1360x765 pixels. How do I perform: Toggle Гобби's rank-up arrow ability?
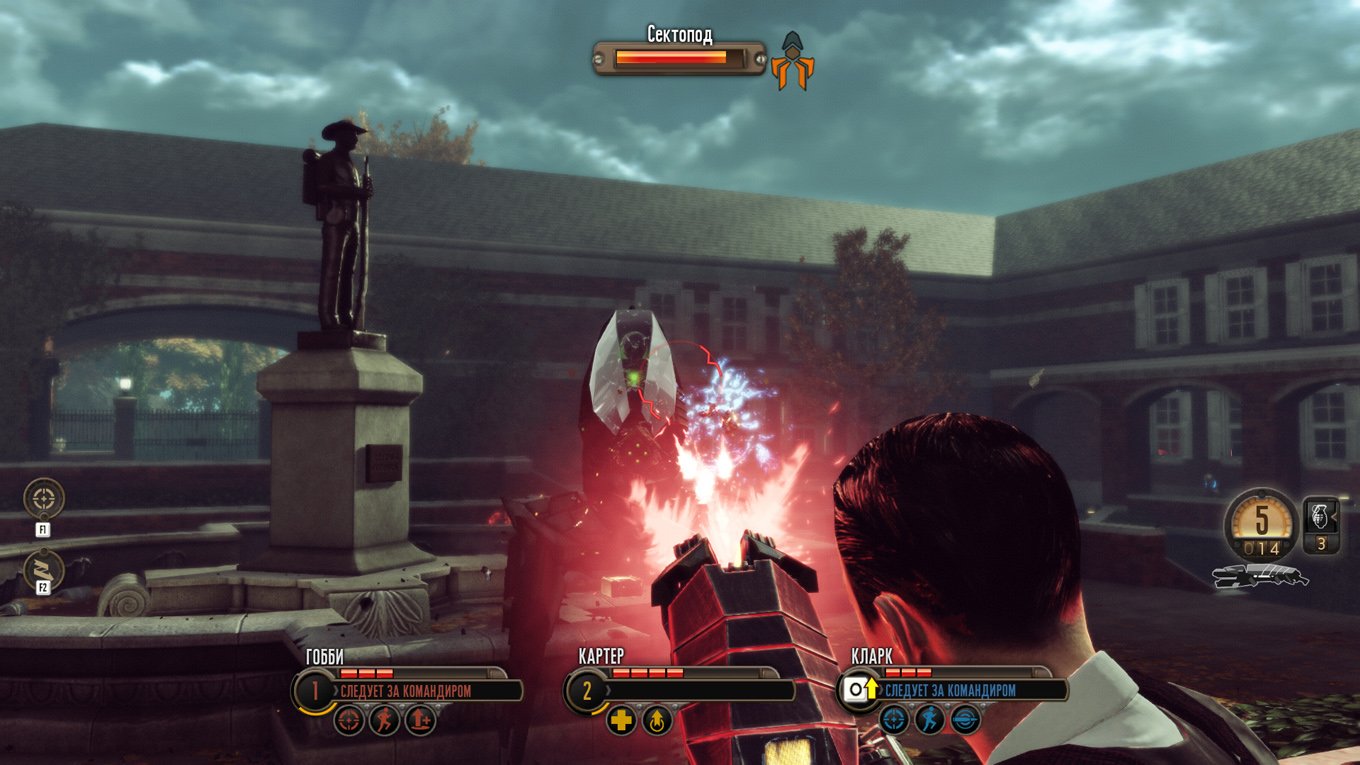coord(419,720)
